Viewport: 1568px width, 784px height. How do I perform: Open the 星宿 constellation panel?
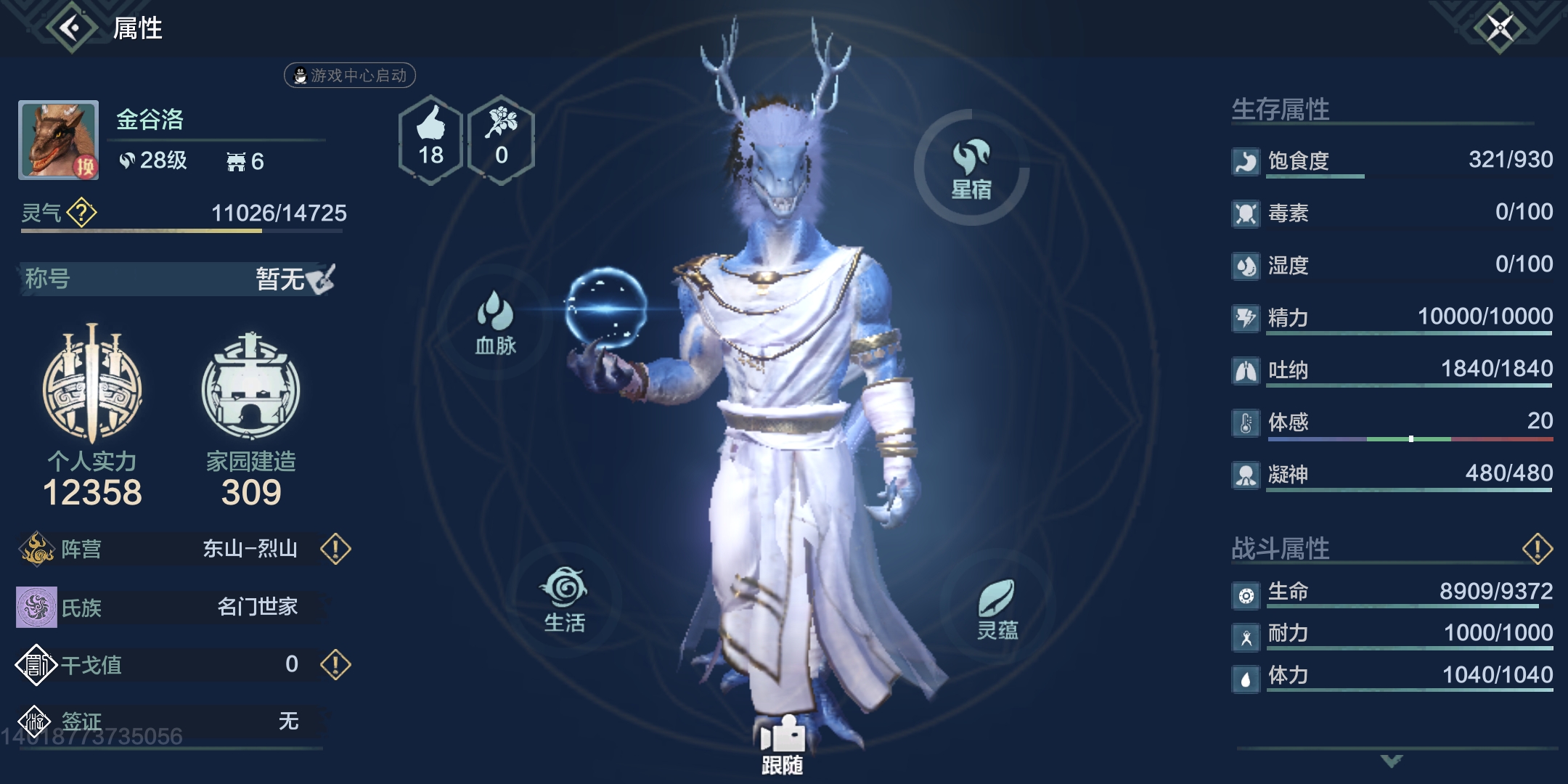(971, 168)
